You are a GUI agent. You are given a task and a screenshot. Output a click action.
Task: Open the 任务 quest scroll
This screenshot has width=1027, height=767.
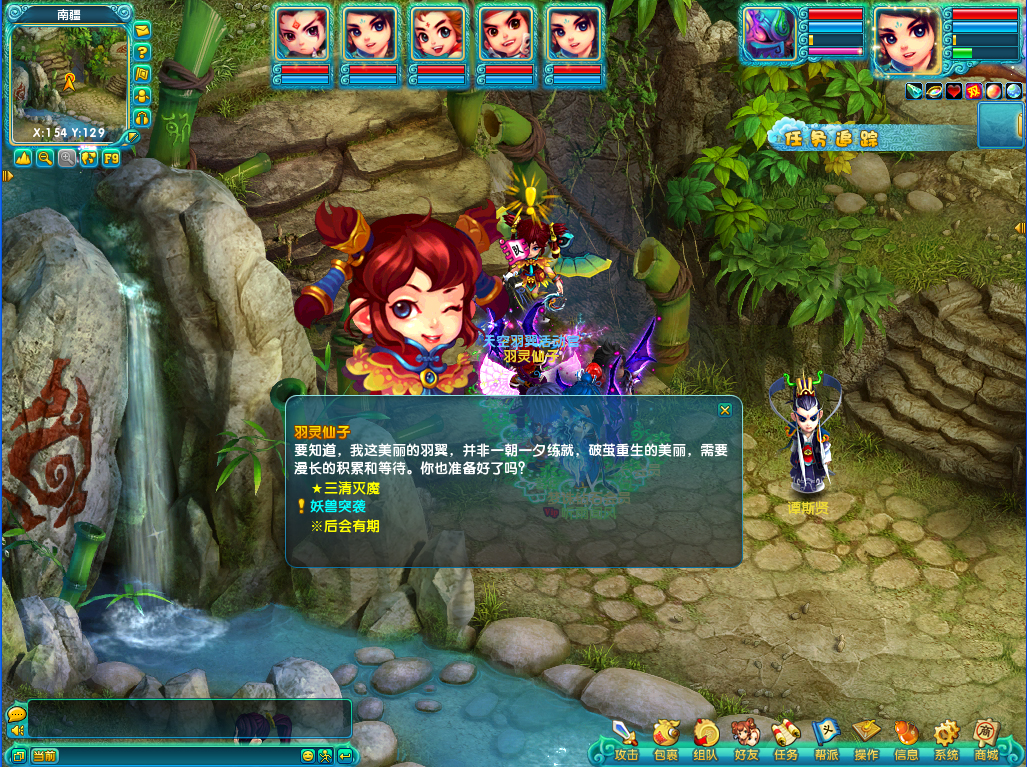click(786, 739)
